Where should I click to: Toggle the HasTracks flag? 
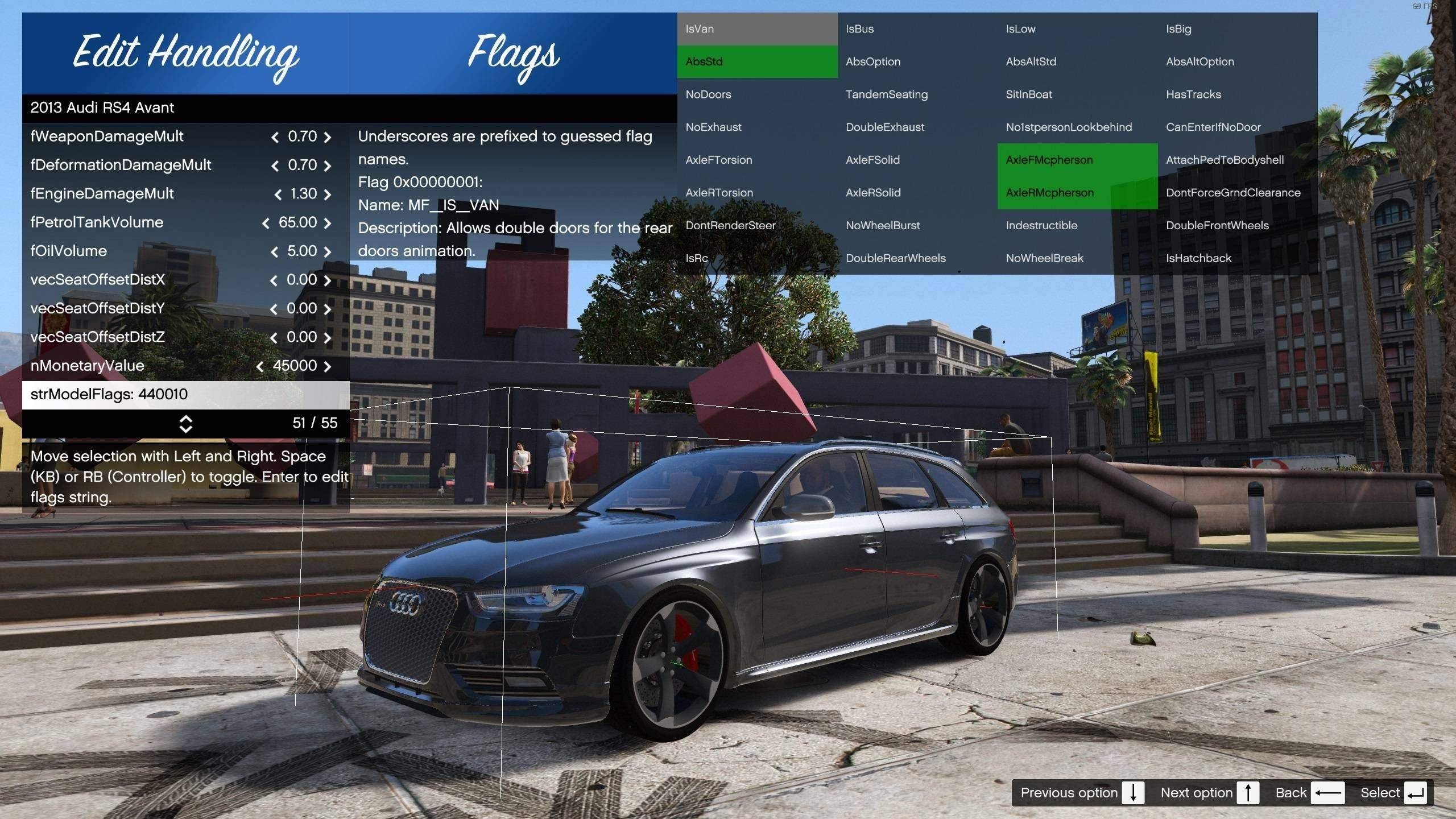pos(1237,94)
